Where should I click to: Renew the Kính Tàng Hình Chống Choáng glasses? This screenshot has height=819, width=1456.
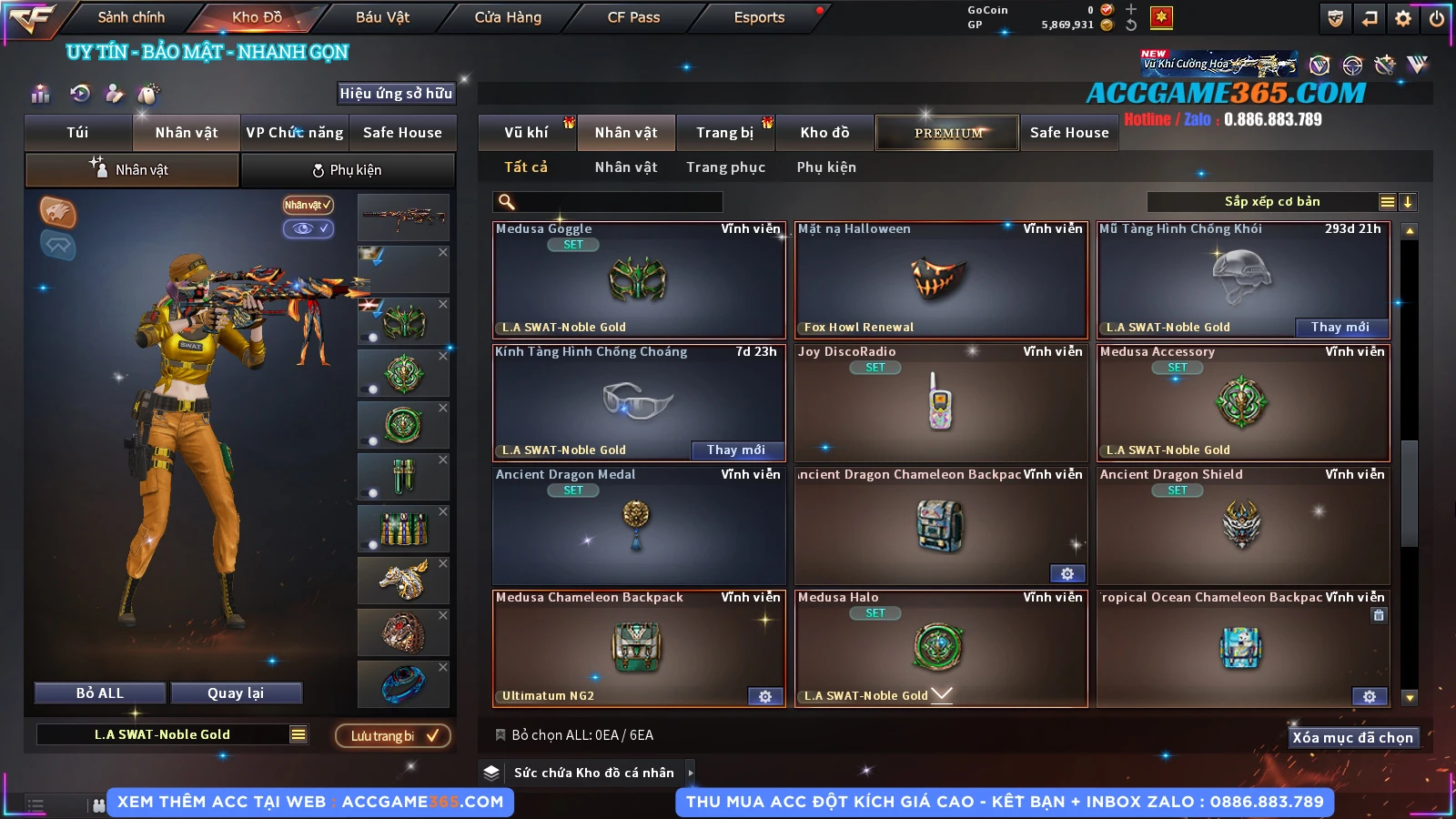735,450
